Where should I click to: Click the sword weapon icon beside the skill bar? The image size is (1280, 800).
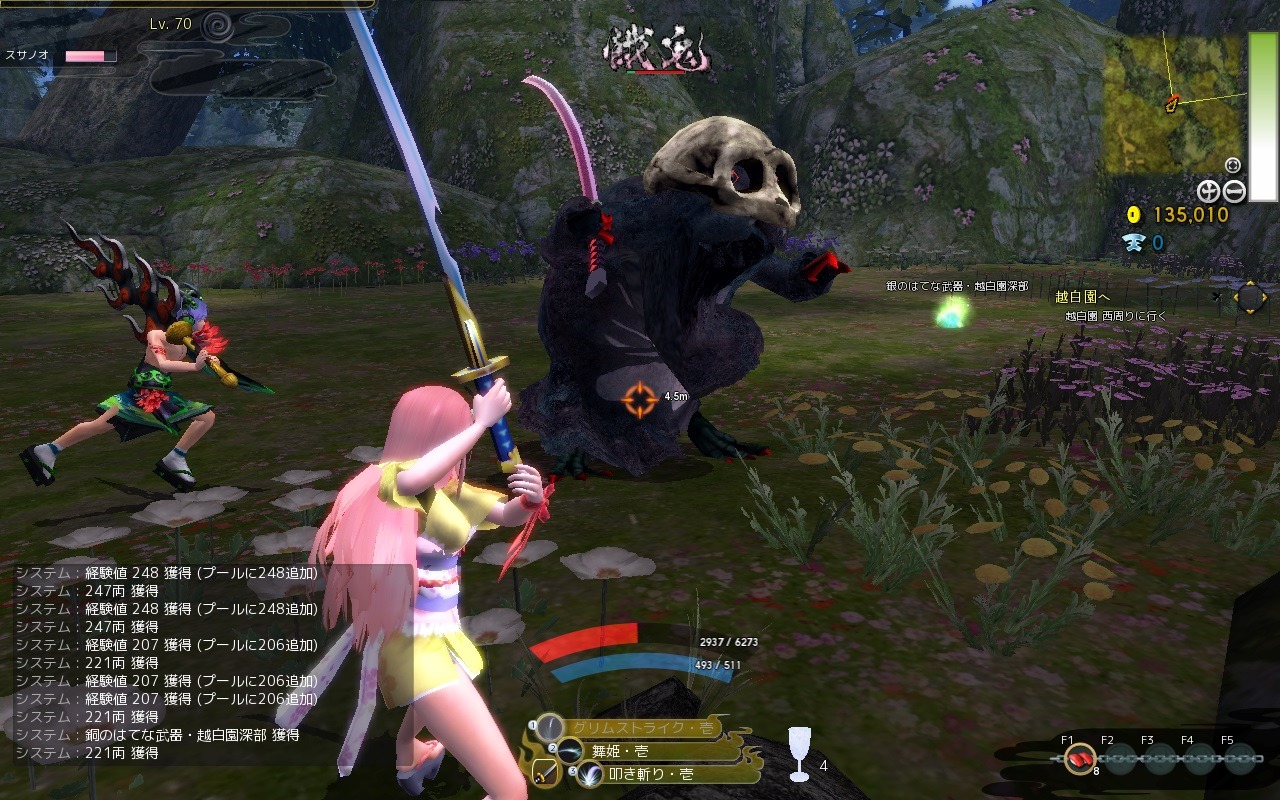tap(543, 770)
